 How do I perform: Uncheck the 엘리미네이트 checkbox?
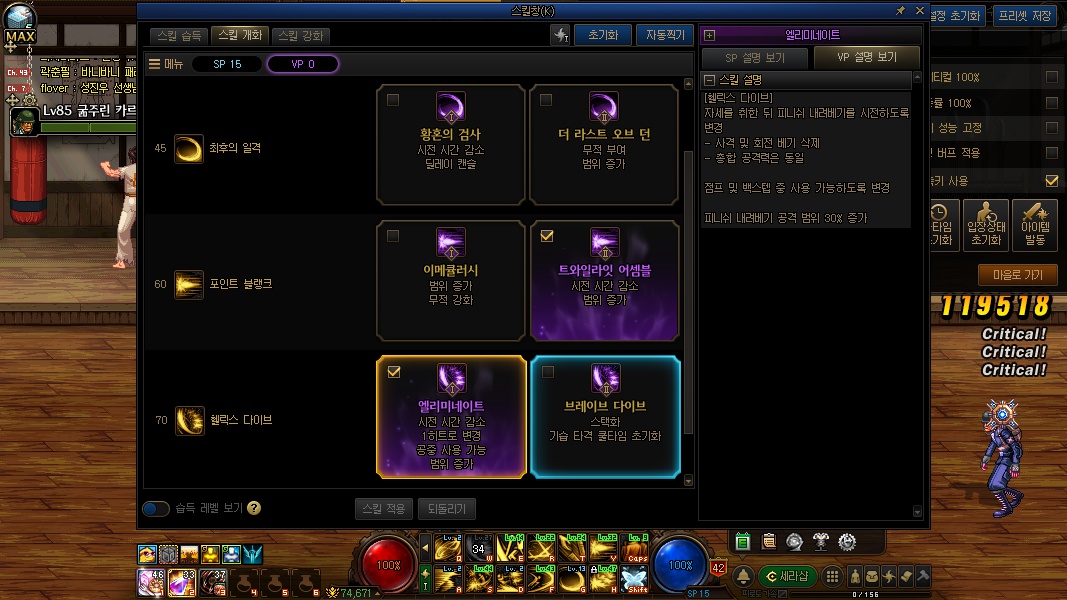(x=393, y=372)
